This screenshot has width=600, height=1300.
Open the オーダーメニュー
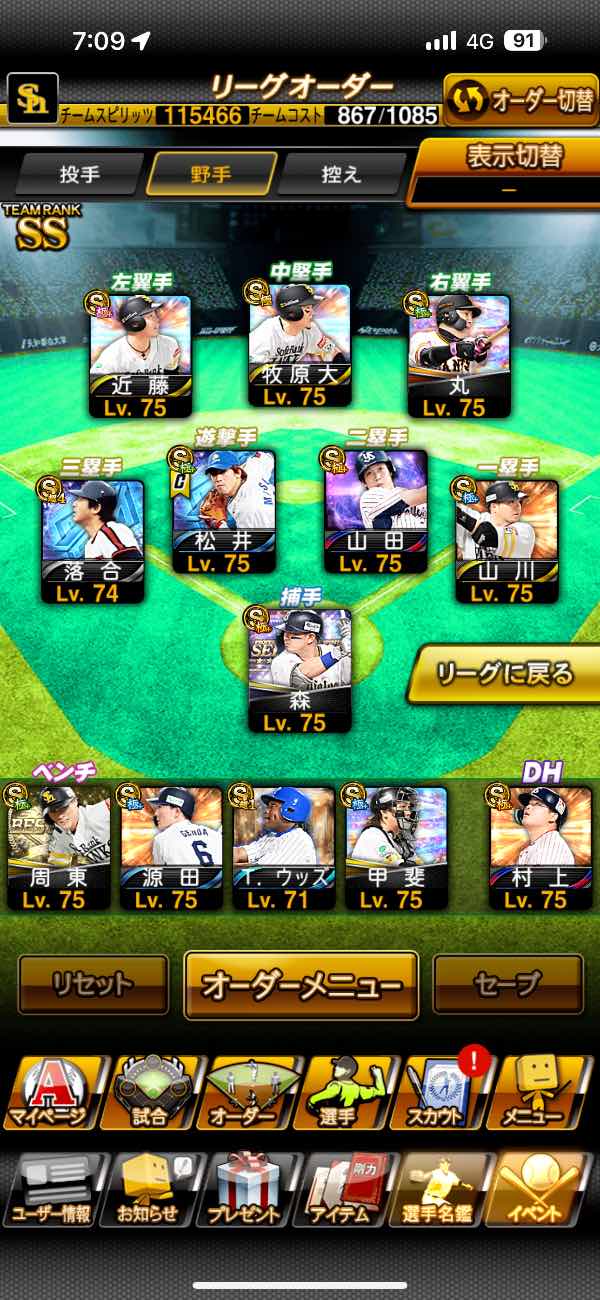[301, 985]
